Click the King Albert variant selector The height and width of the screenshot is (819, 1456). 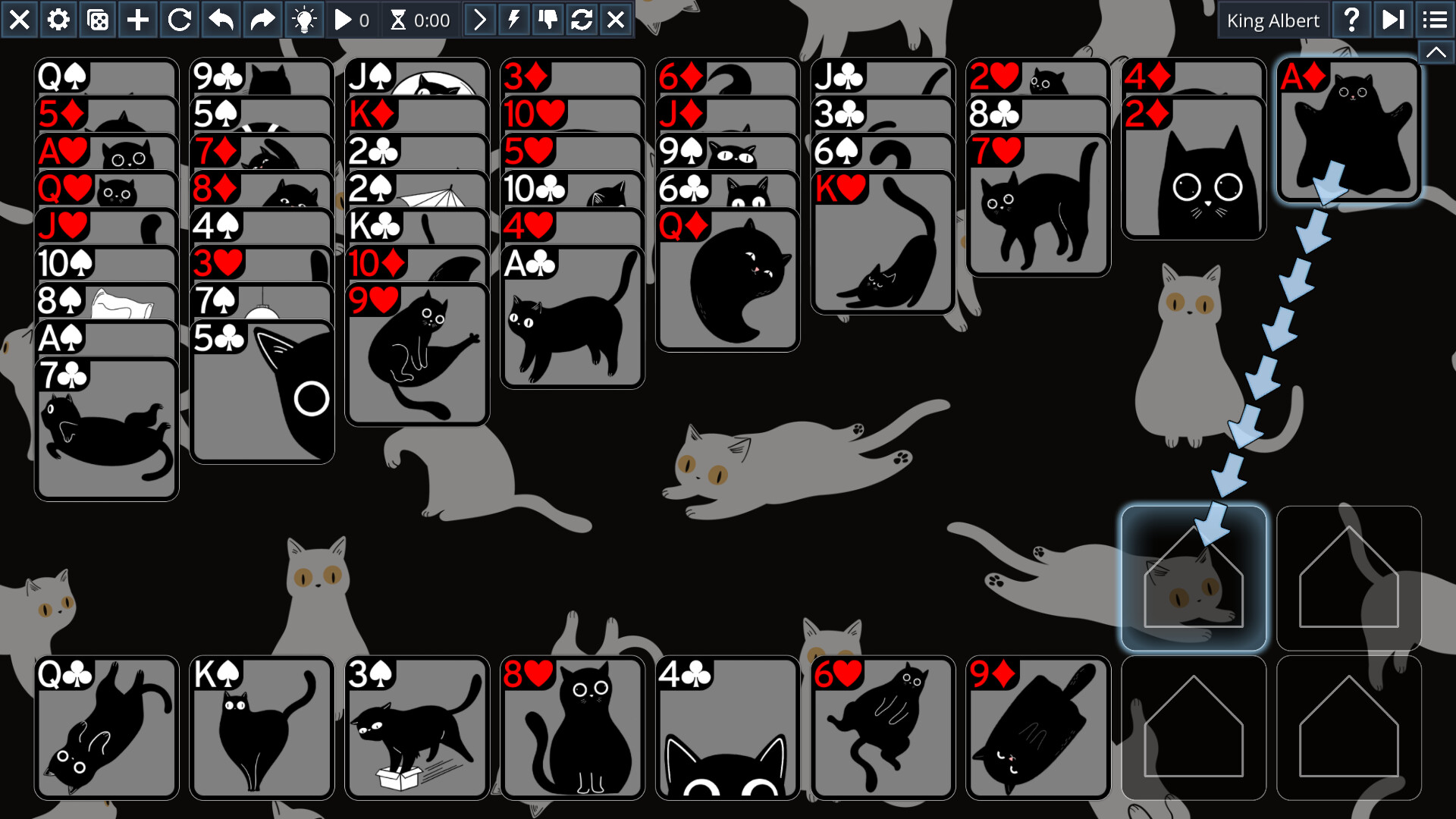click(x=1272, y=20)
